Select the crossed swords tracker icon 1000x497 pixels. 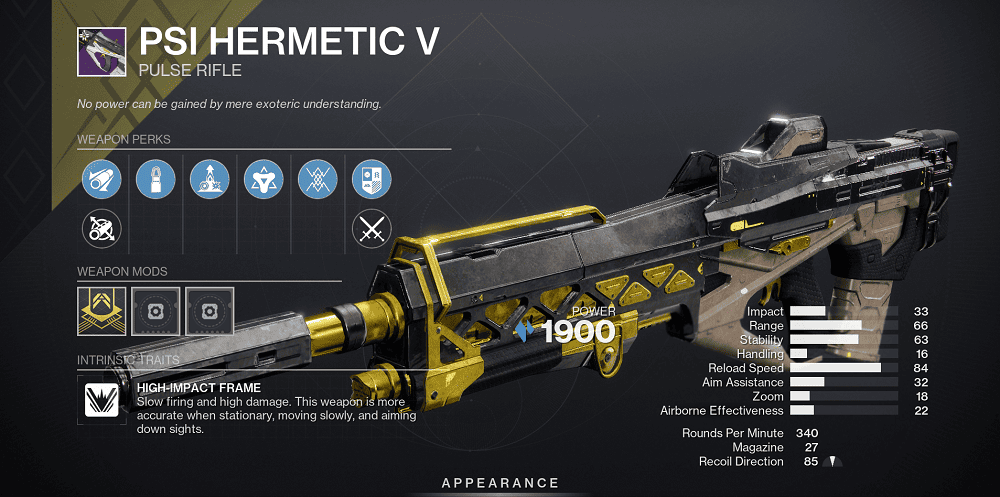coord(371,230)
